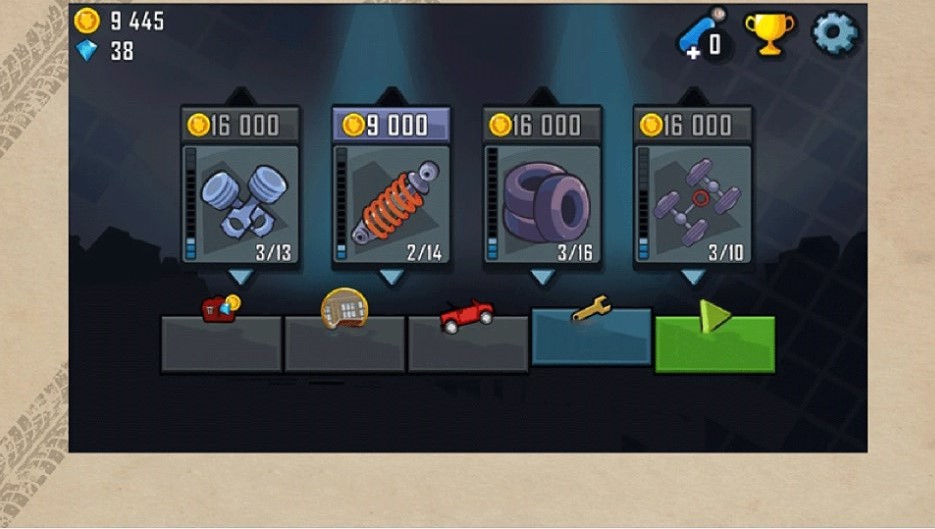Open the coin and gem shop tab
The image size is (935, 529).
click(x=221, y=341)
